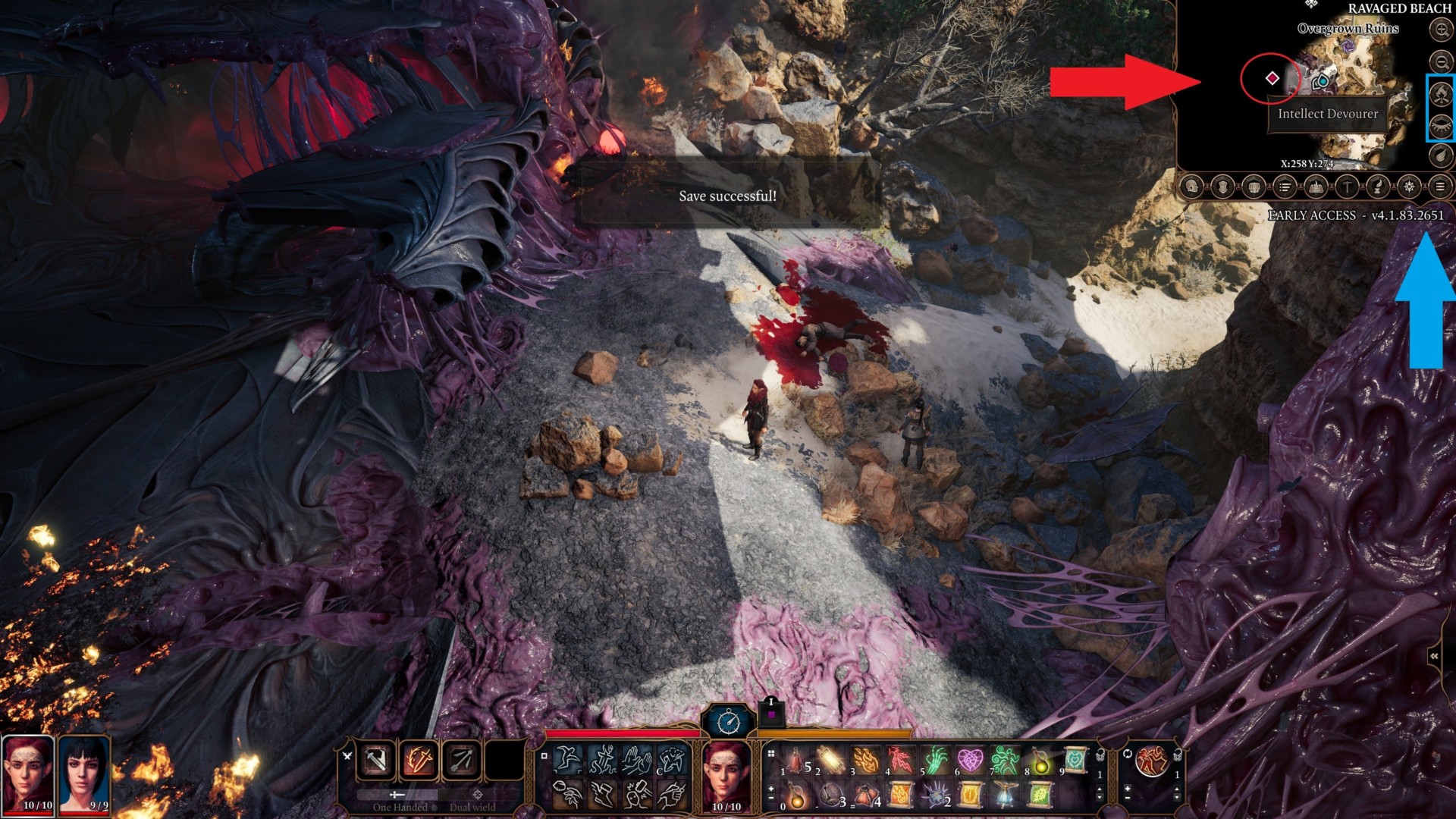Zoom out on the minimap
Screen dimensions: 1456x819
tap(1441, 61)
